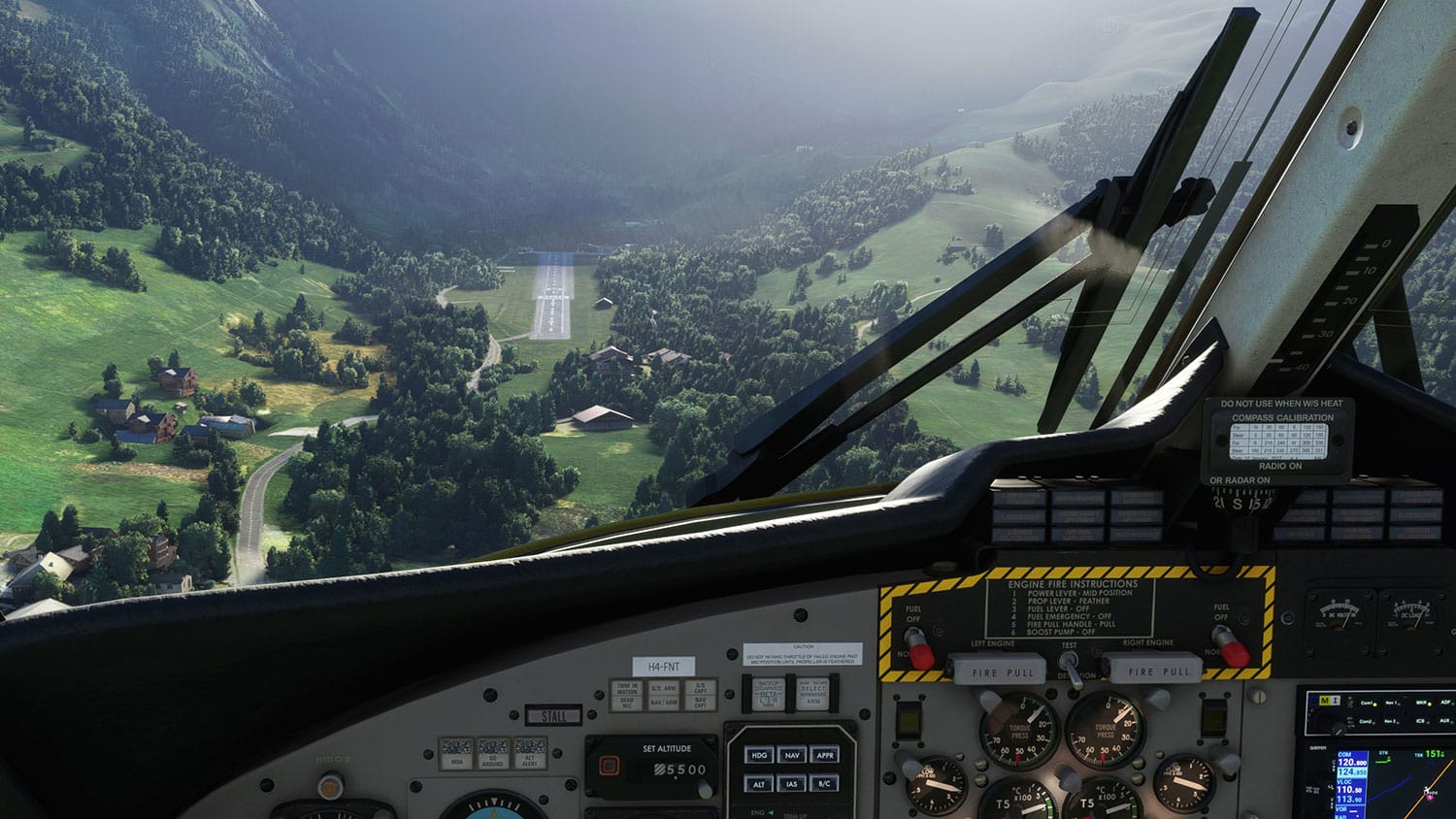1456x819 pixels.
Task: Click the right engine FIRE PULL handle
Action: pyautogui.click(x=1150, y=671)
